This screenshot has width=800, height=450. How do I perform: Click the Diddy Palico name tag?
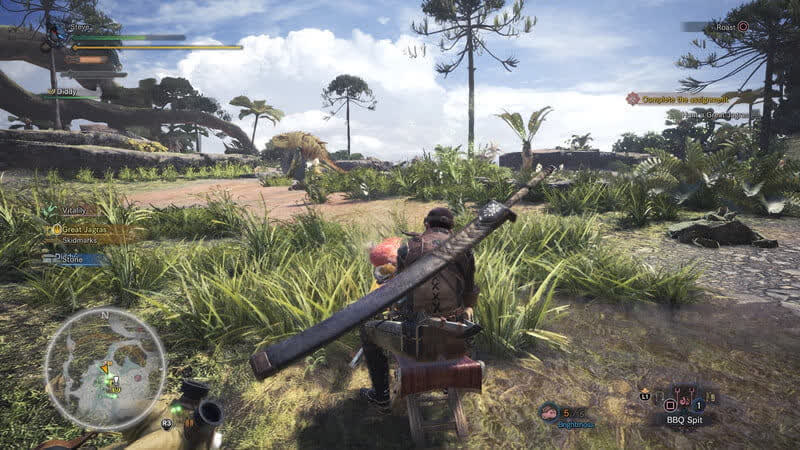pos(66,92)
